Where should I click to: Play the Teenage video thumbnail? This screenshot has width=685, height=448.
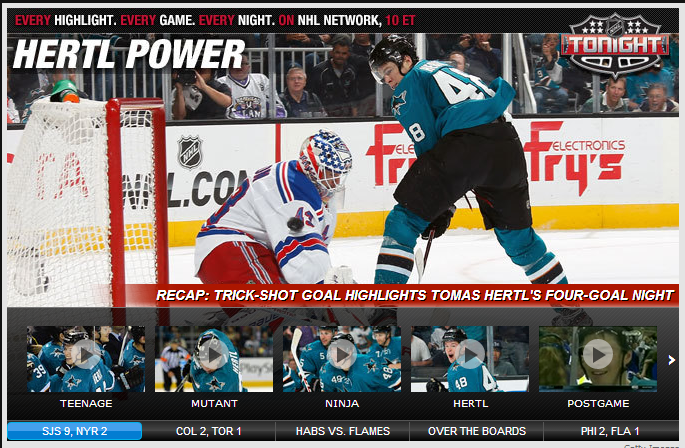pyautogui.click(x=86, y=357)
